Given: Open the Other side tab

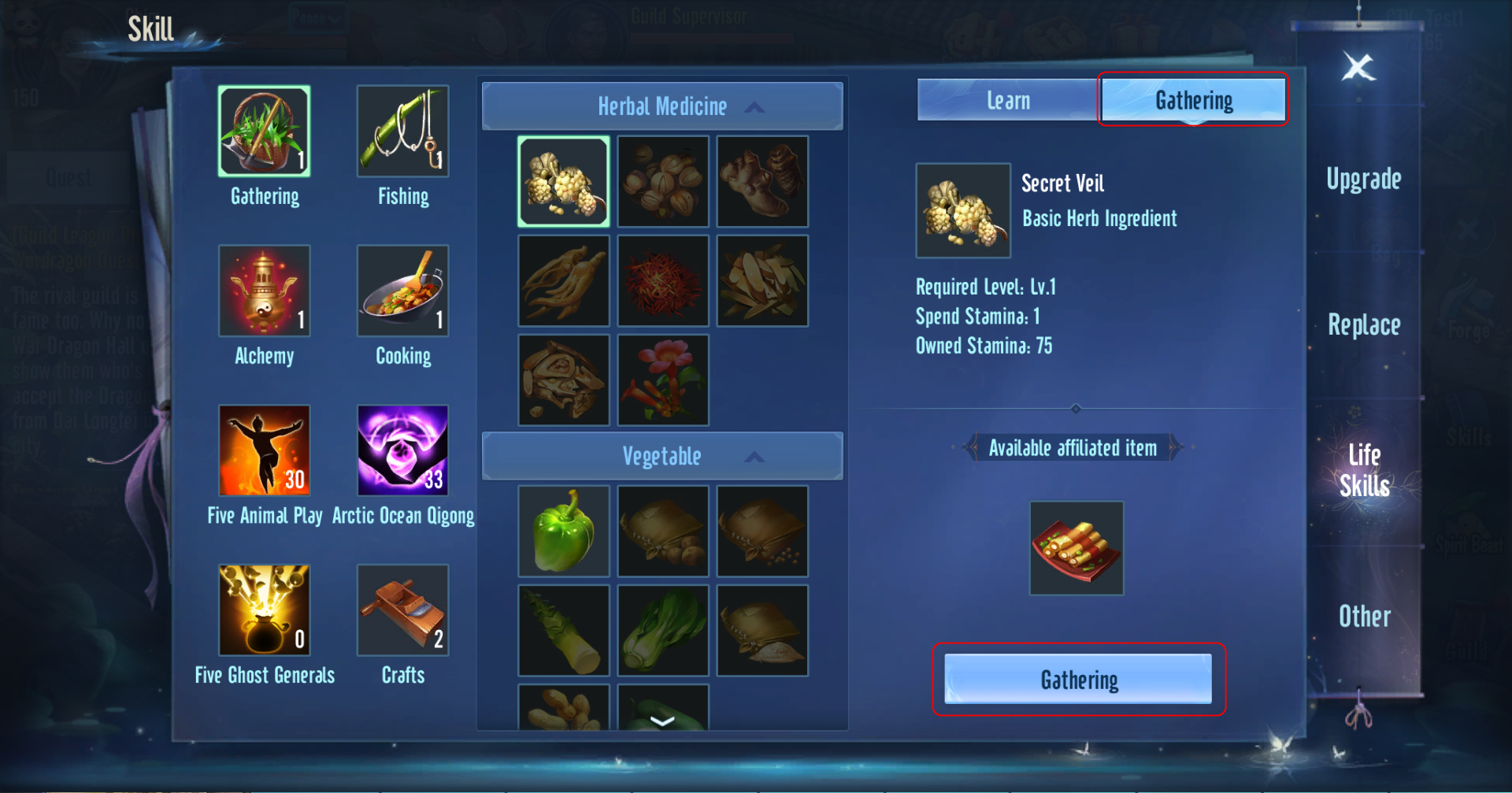Looking at the screenshot, I should click(x=1364, y=617).
